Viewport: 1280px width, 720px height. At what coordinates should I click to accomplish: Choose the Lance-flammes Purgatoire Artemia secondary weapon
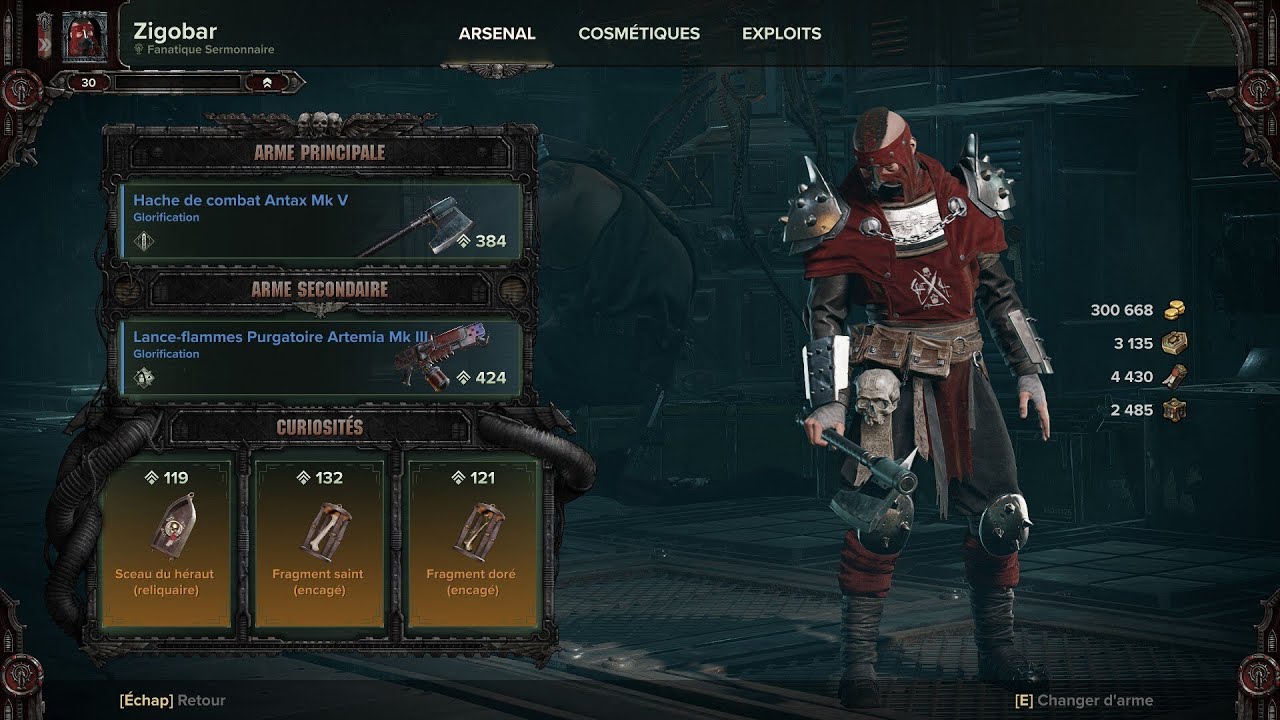click(322, 358)
